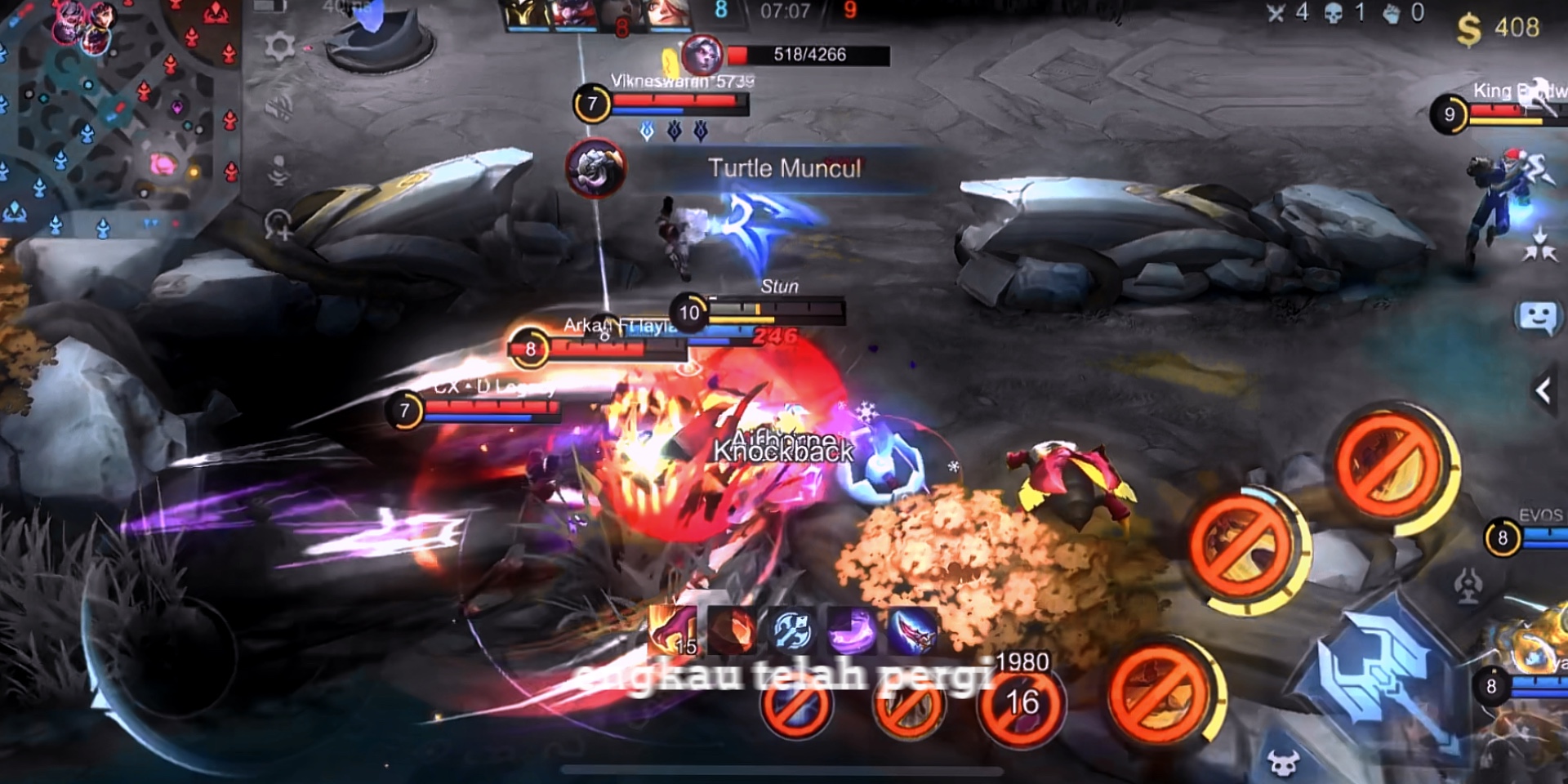
Task: Click the speaker icon below the gear
Action: (278, 107)
